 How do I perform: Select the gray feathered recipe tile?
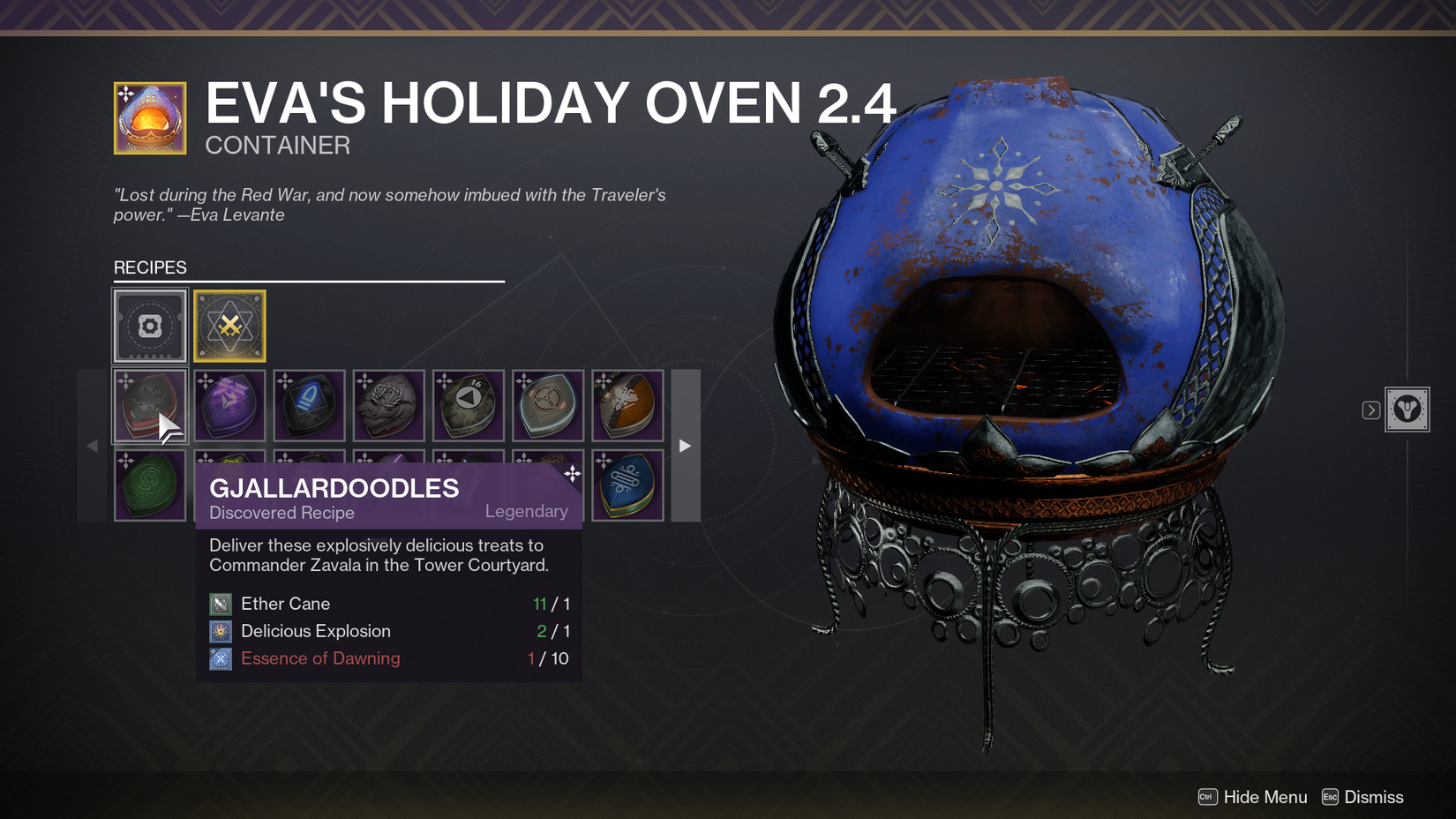(x=388, y=406)
